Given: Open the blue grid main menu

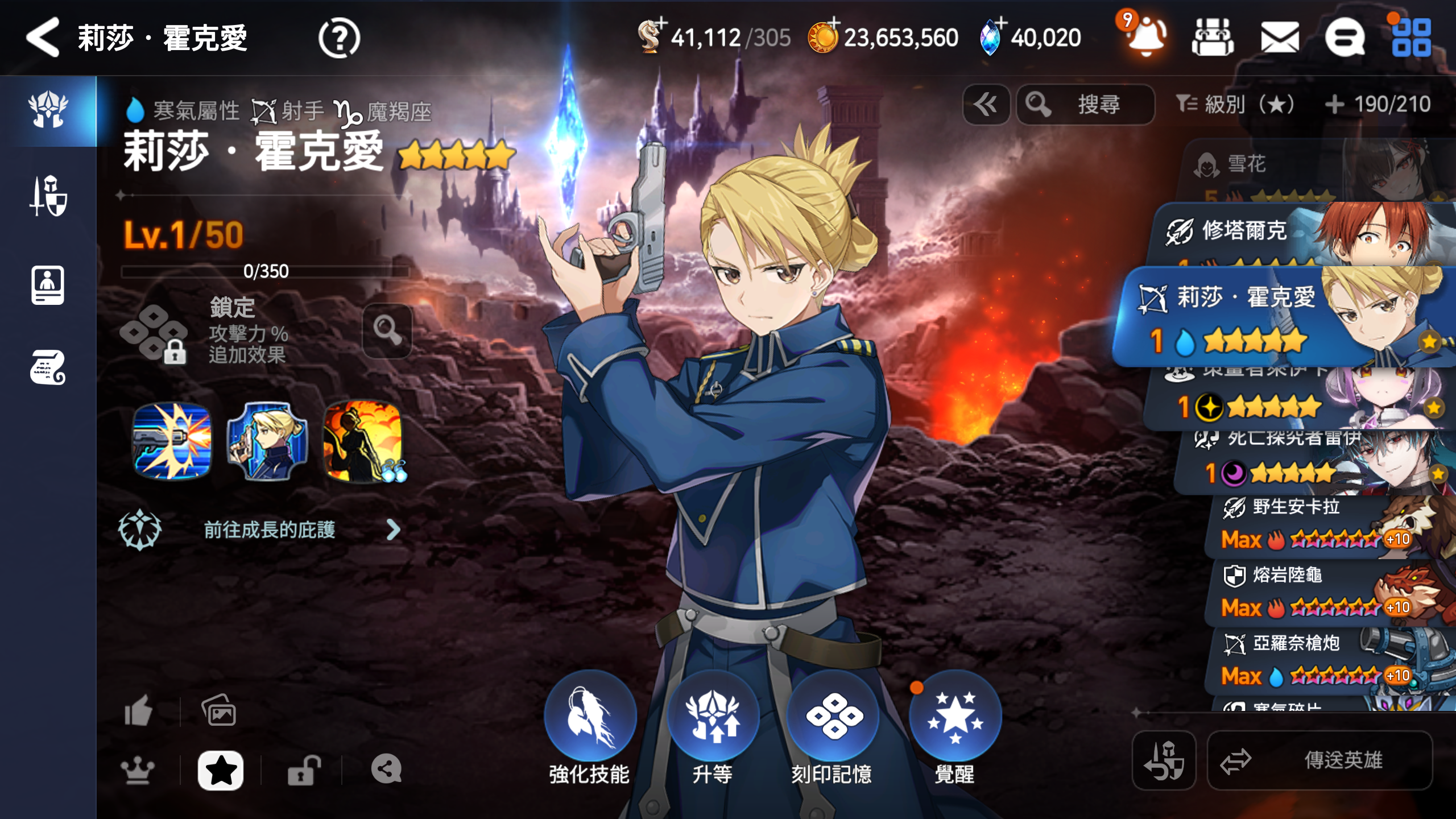Looking at the screenshot, I should pyautogui.click(x=1412, y=39).
